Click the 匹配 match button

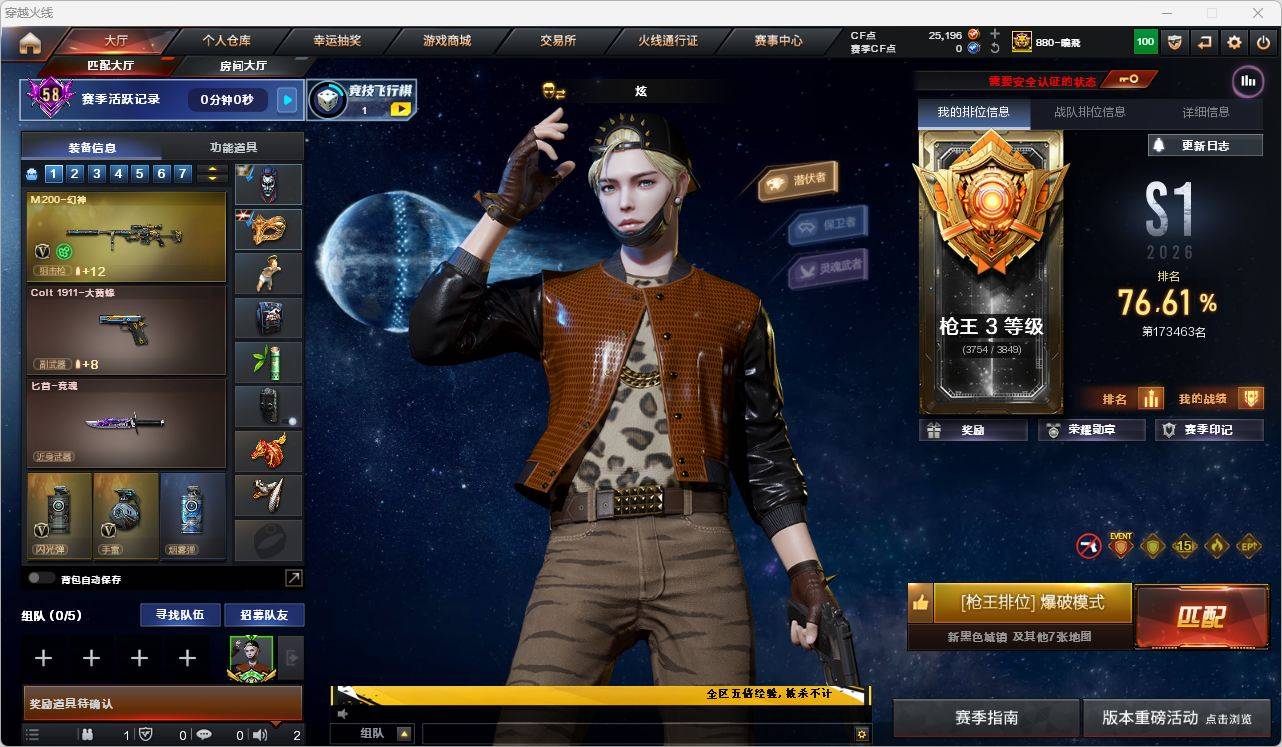point(1200,615)
